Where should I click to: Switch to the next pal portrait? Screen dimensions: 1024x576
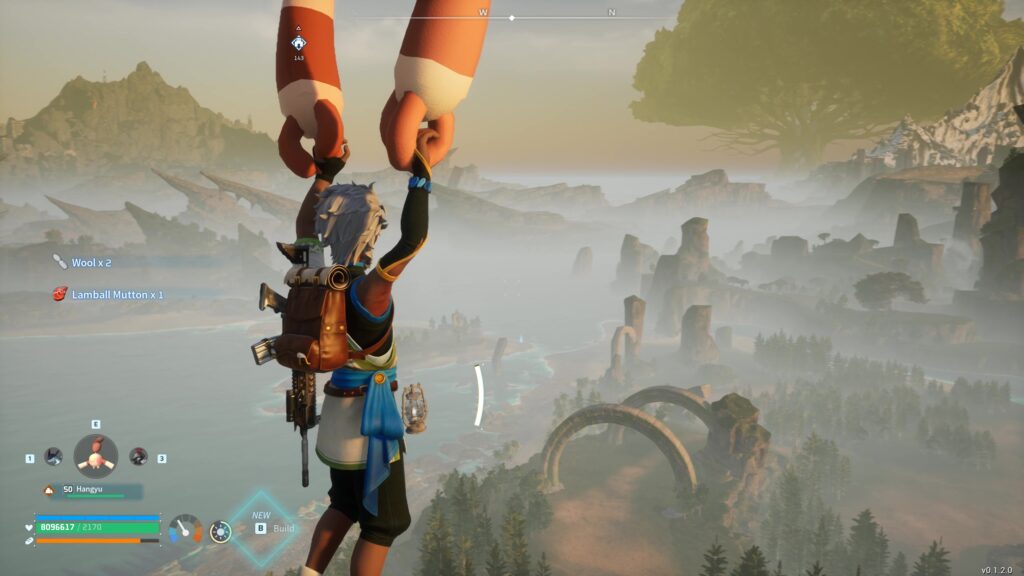(138, 457)
